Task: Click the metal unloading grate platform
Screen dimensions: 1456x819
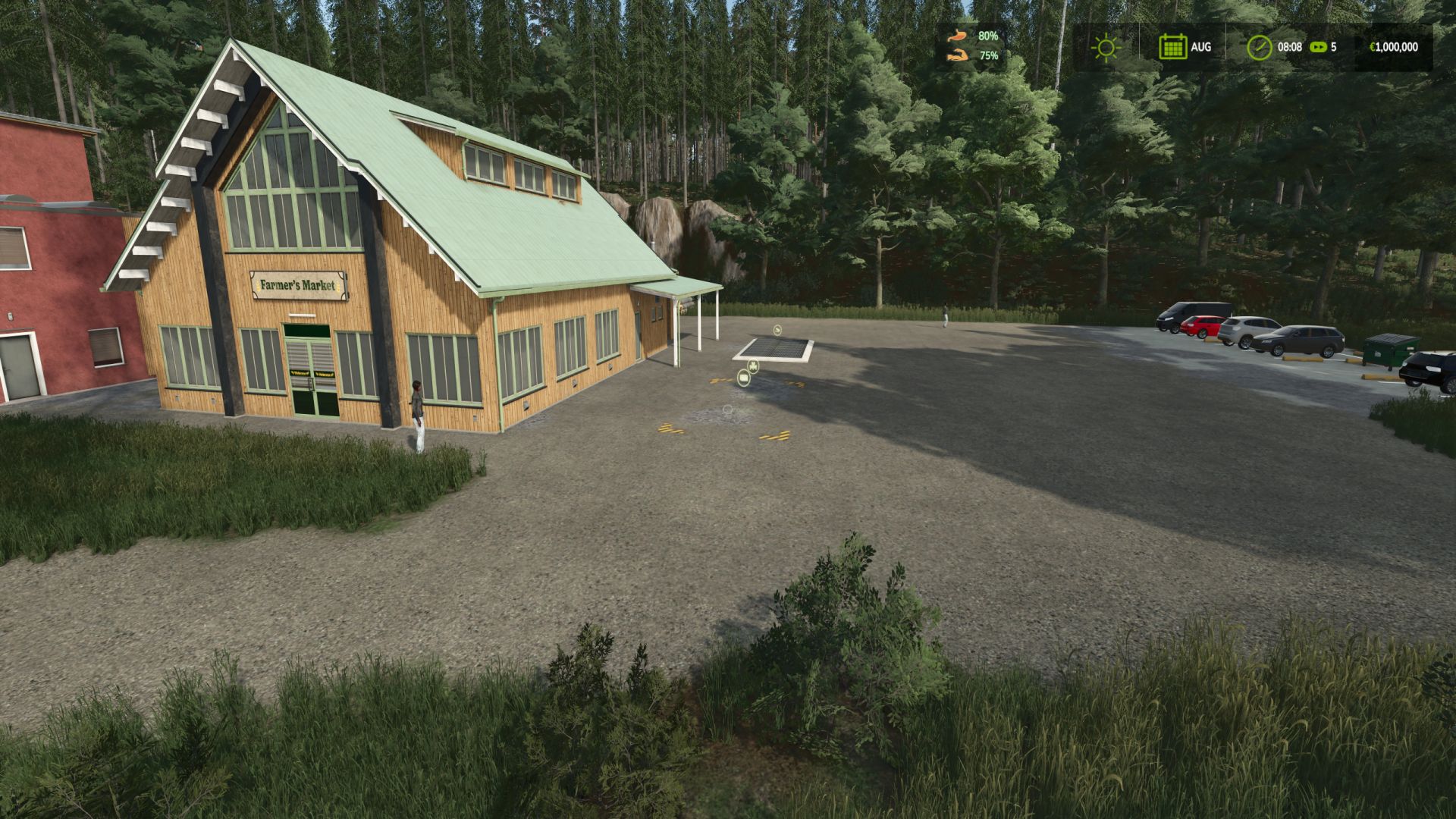Action: coord(773,347)
